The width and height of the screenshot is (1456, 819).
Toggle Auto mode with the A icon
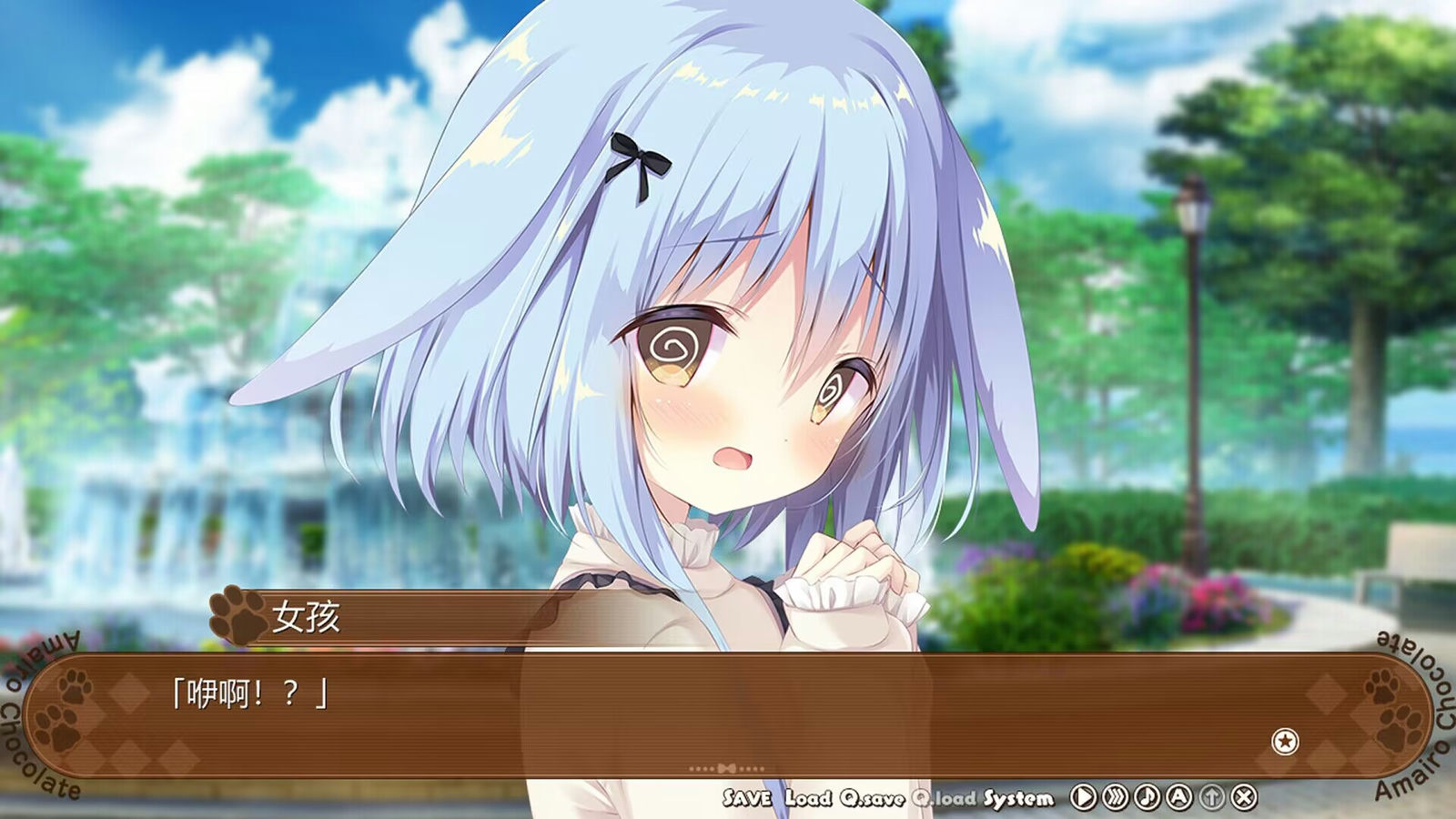tap(1178, 796)
